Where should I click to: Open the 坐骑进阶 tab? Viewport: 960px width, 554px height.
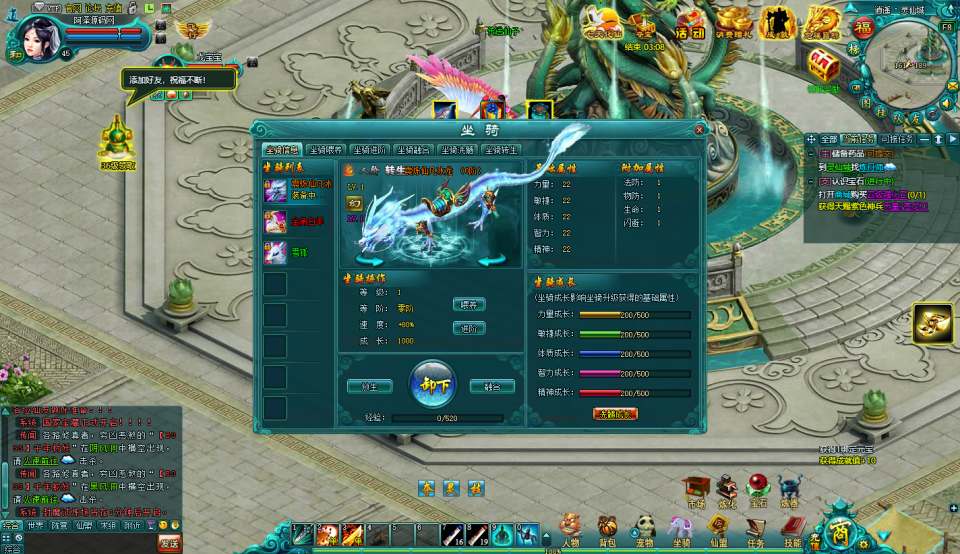[369, 150]
